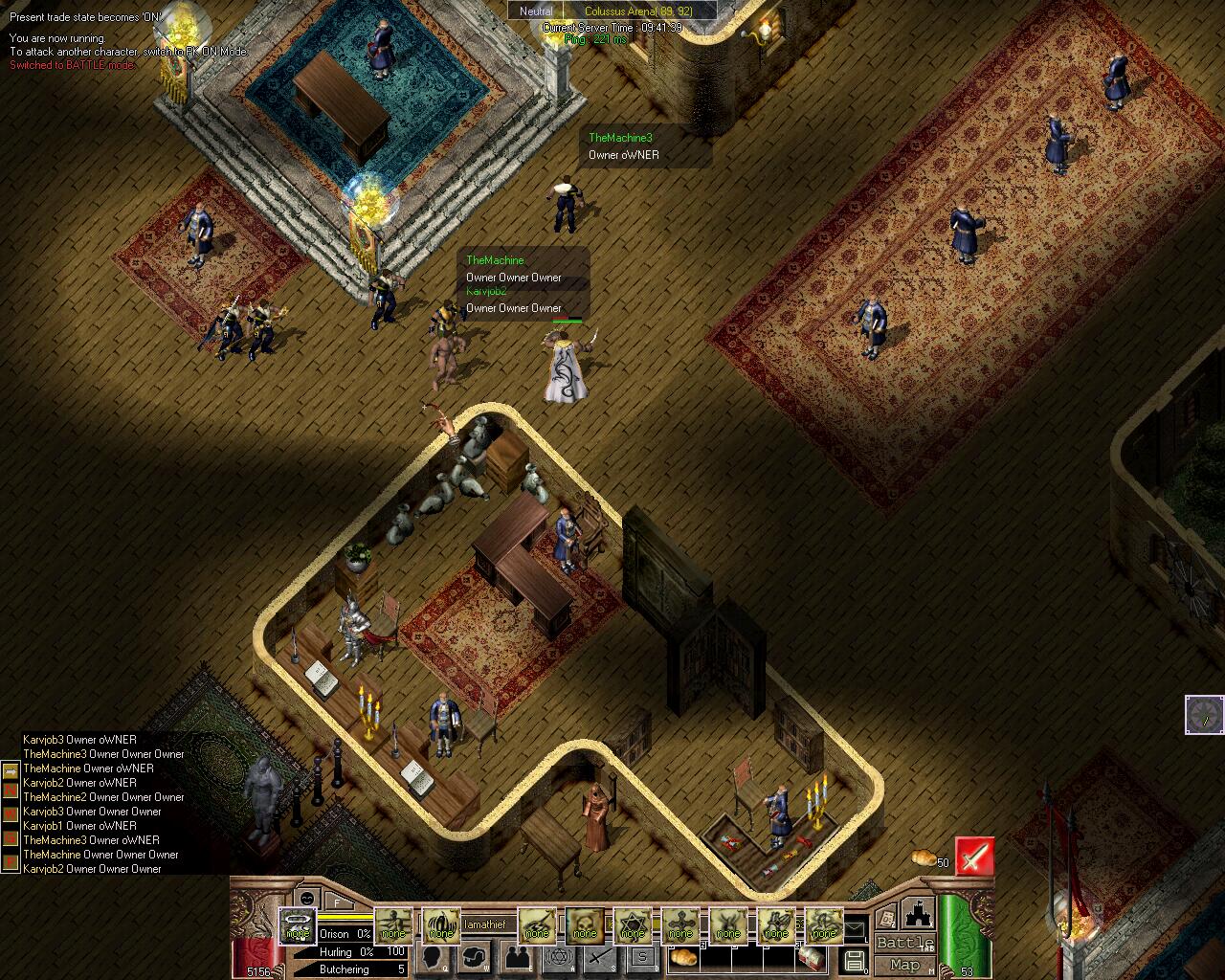1225x980 pixels.
Task: Open the mail envelope icon
Action: (854, 927)
